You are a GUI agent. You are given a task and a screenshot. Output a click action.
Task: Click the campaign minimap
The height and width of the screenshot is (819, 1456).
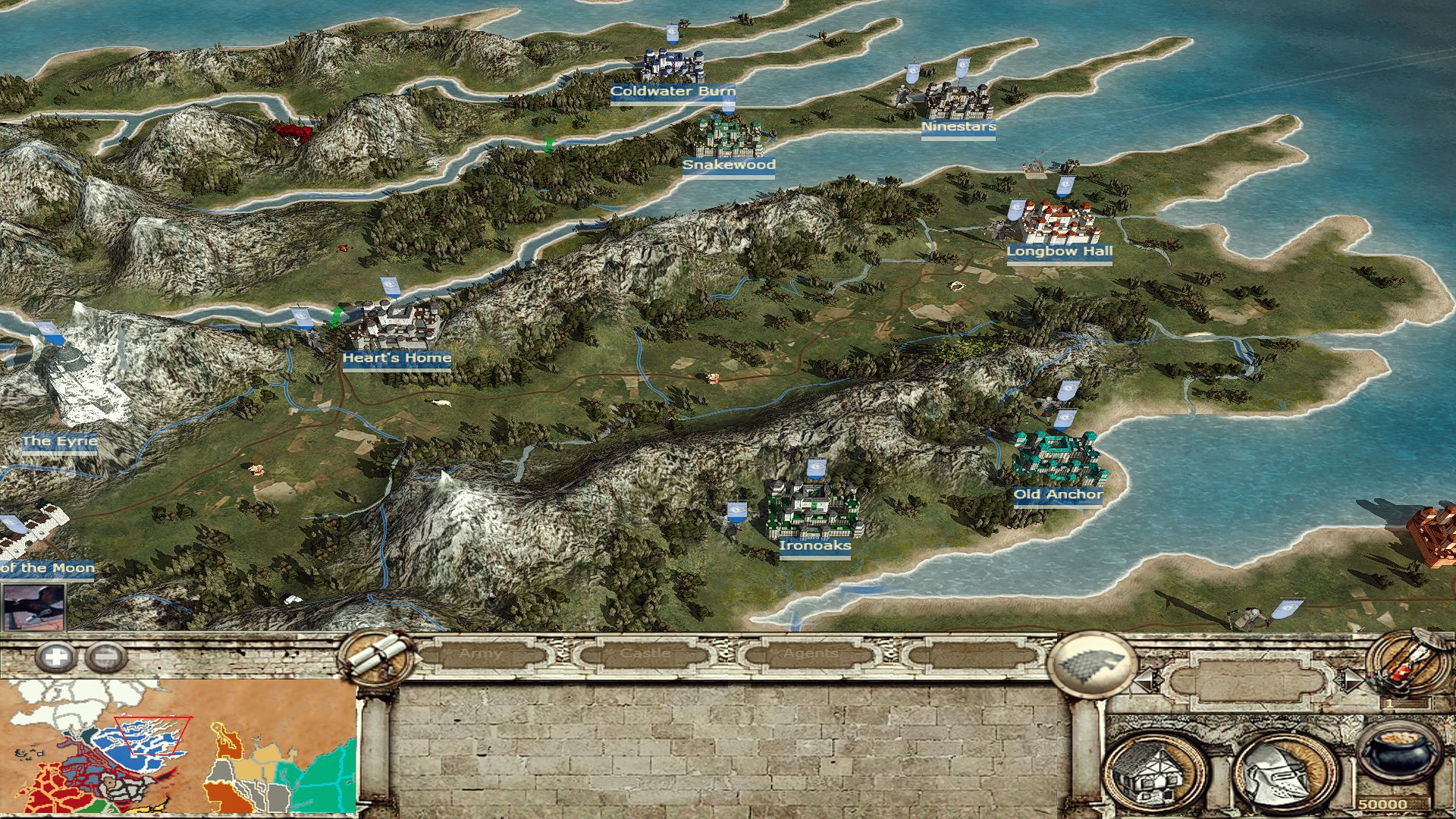point(179,746)
